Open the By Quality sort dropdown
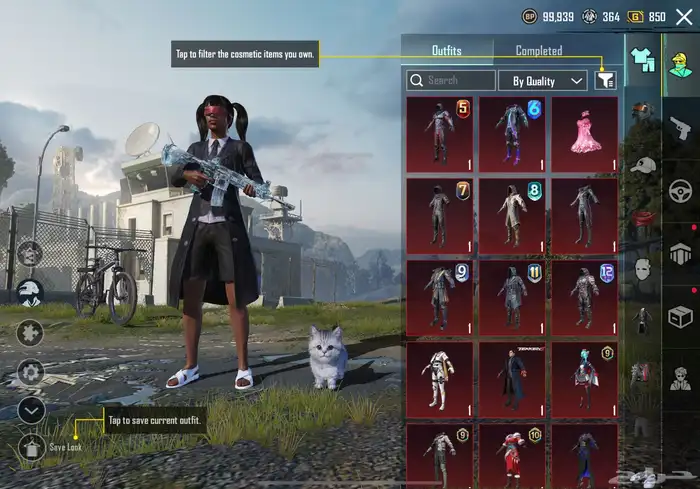Screen dimensions: 700x489 click(542, 80)
